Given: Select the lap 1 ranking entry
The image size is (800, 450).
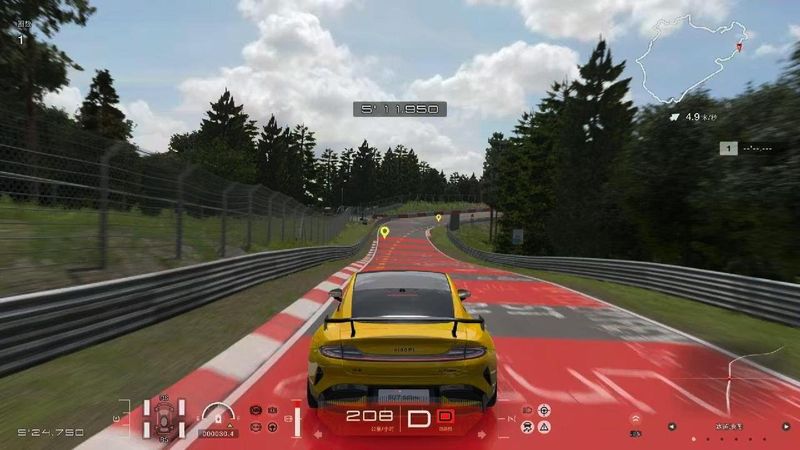Looking at the screenshot, I should 750,148.
